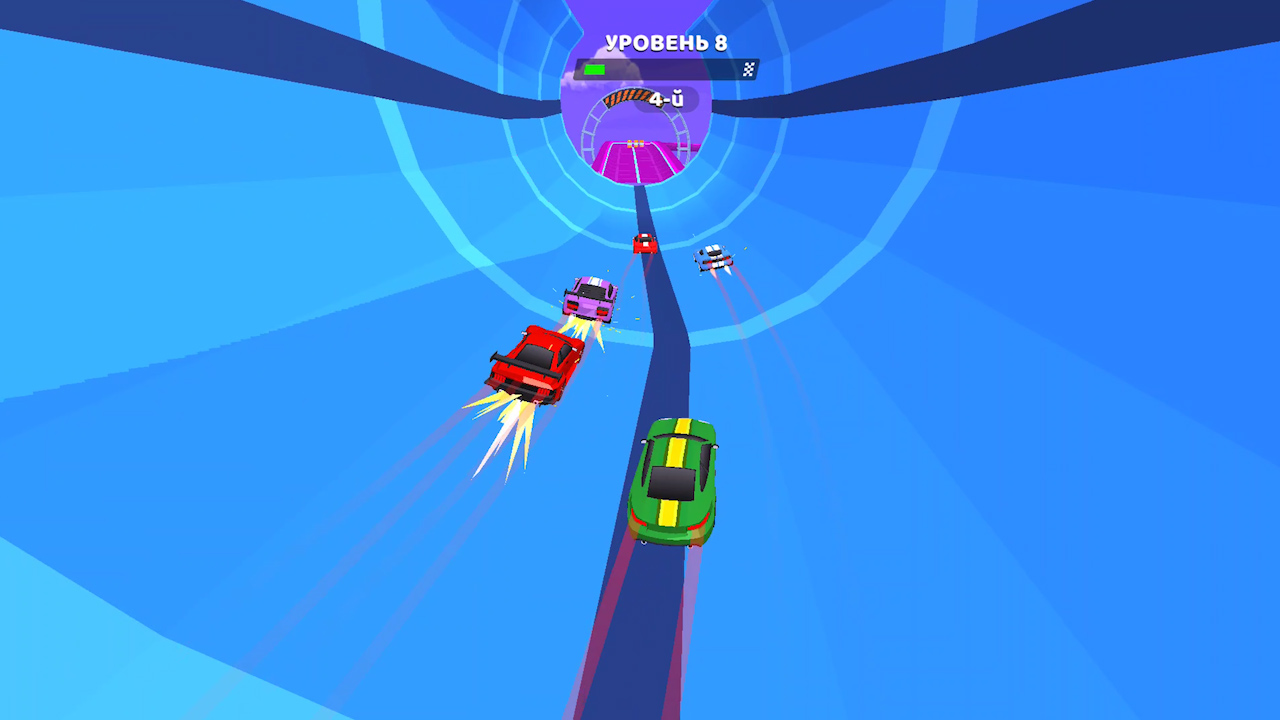Click the green progress marker
Viewport: 1280px width, 720px height.
pos(597,67)
